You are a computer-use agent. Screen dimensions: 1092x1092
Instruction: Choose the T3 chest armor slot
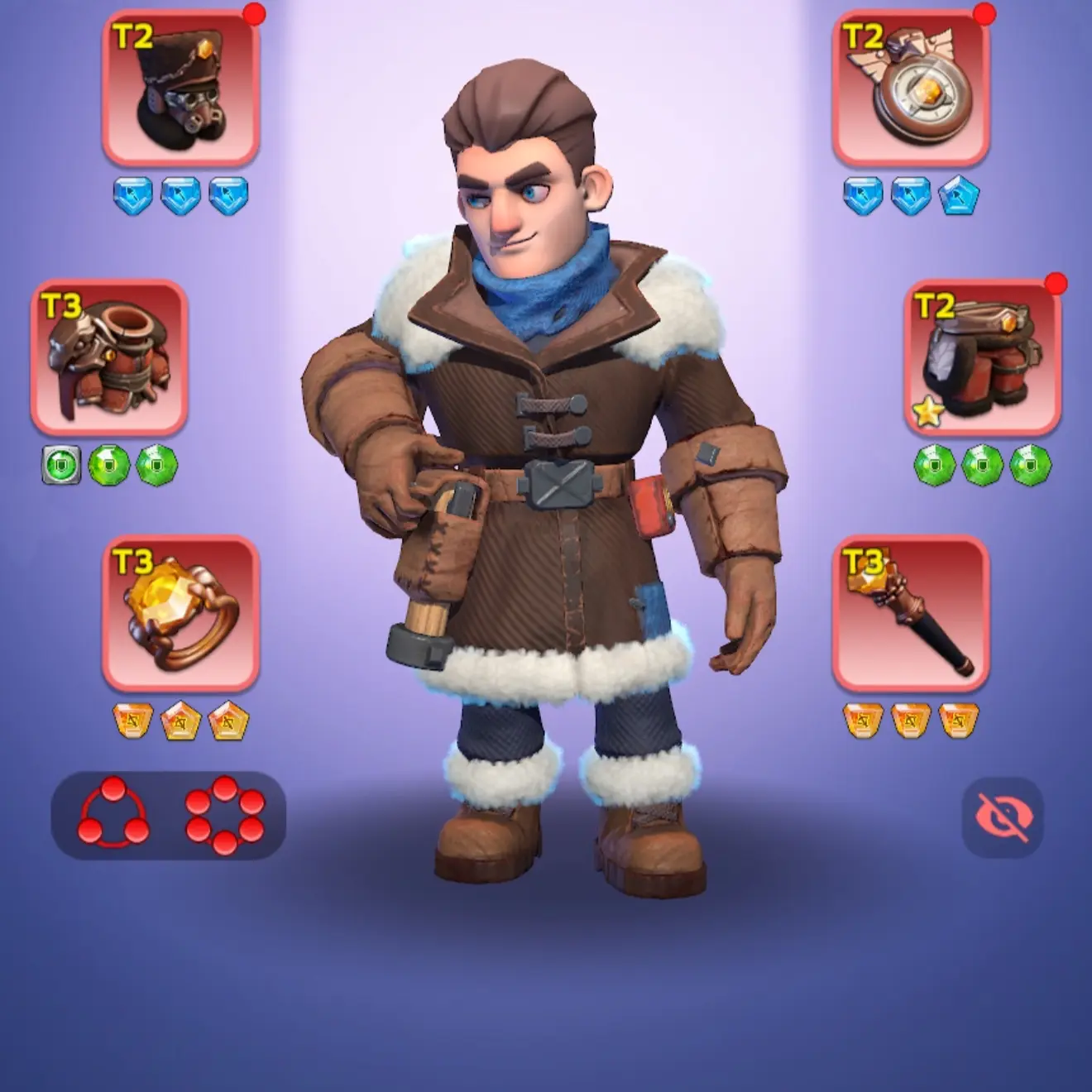point(109,357)
